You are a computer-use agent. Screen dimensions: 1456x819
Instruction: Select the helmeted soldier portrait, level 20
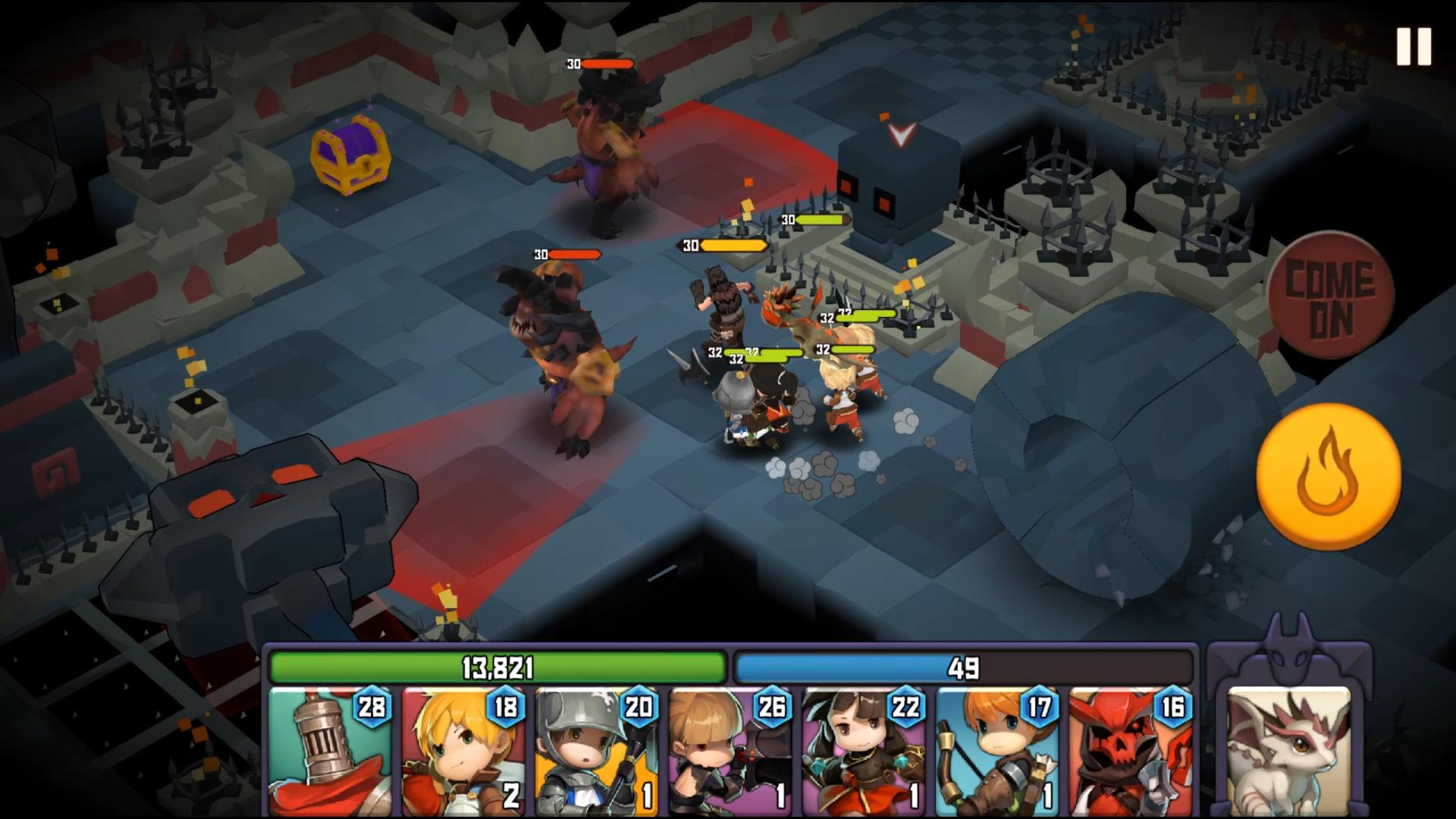597,751
